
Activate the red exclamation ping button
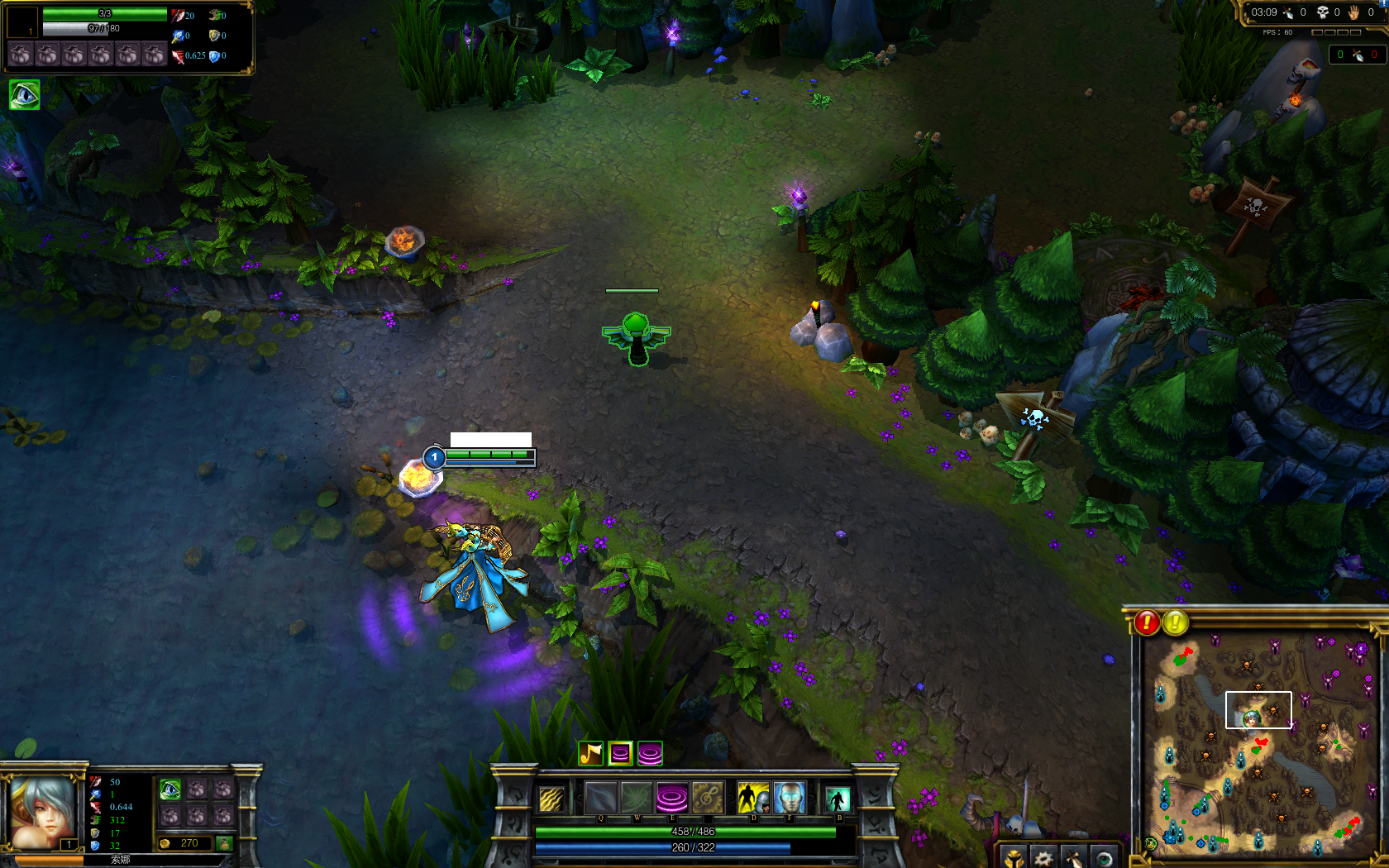1147,622
